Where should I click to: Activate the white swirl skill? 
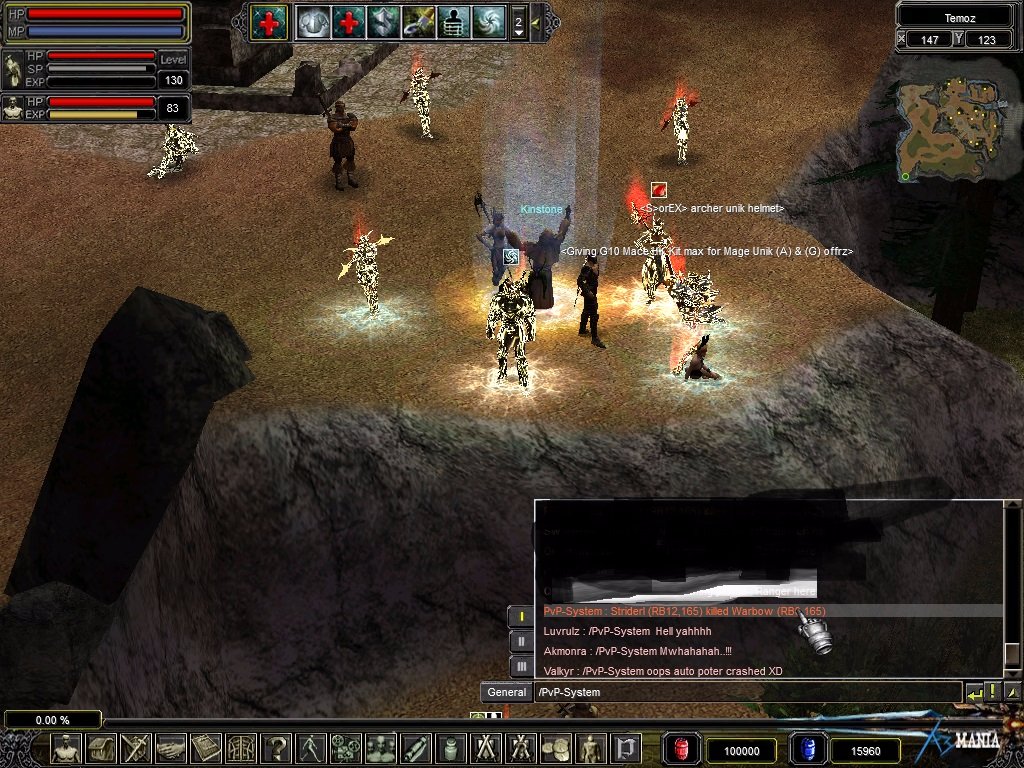489,22
